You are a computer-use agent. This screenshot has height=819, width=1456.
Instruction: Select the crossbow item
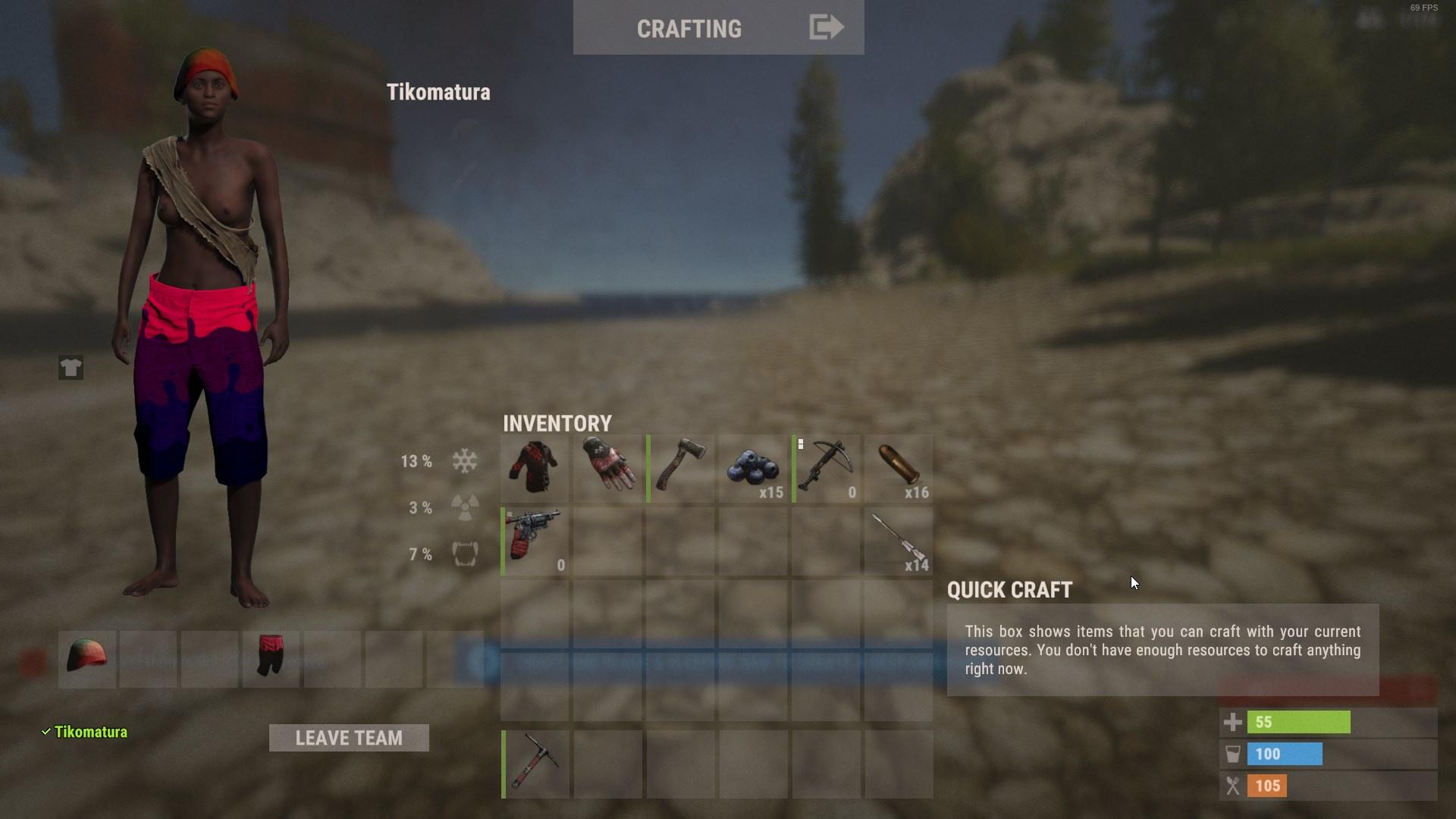pos(826,468)
